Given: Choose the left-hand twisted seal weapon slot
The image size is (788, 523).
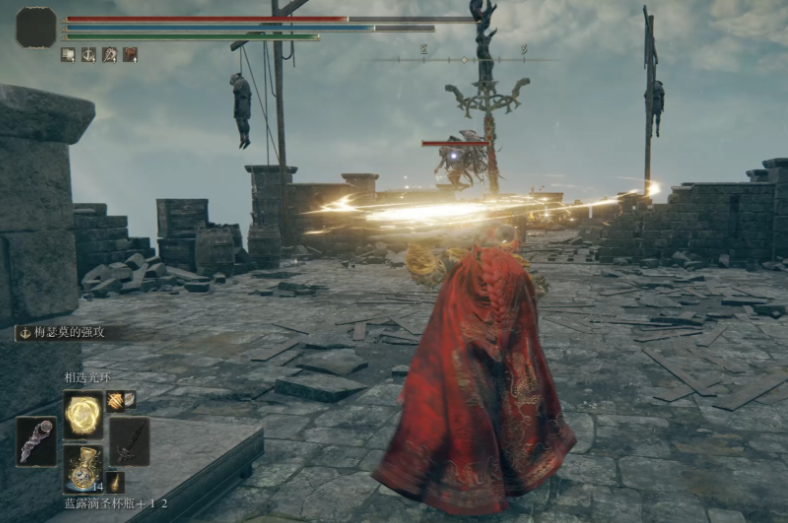Looking at the screenshot, I should pyautogui.click(x=36, y=441).
